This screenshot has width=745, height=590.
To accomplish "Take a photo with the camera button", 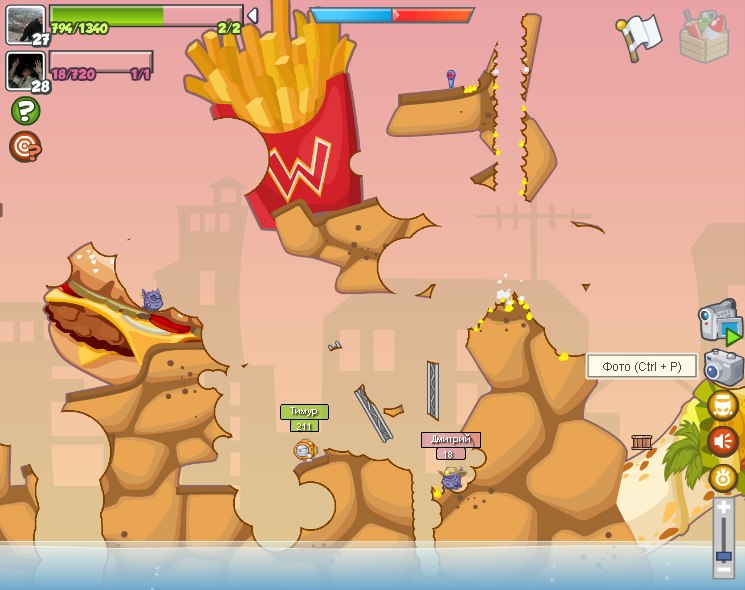I will point(724,367).
